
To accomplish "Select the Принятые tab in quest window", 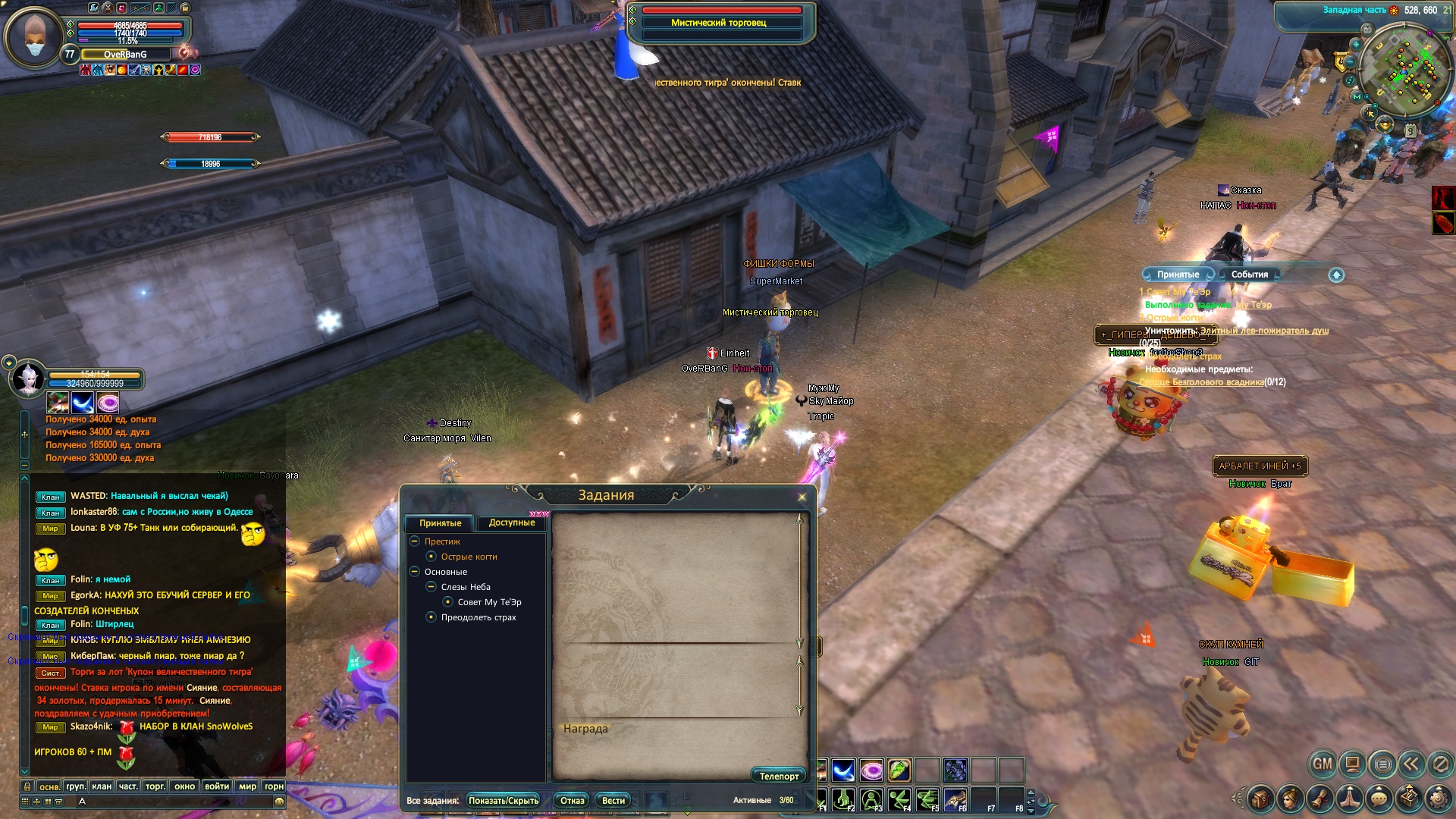I will [440, 523].
